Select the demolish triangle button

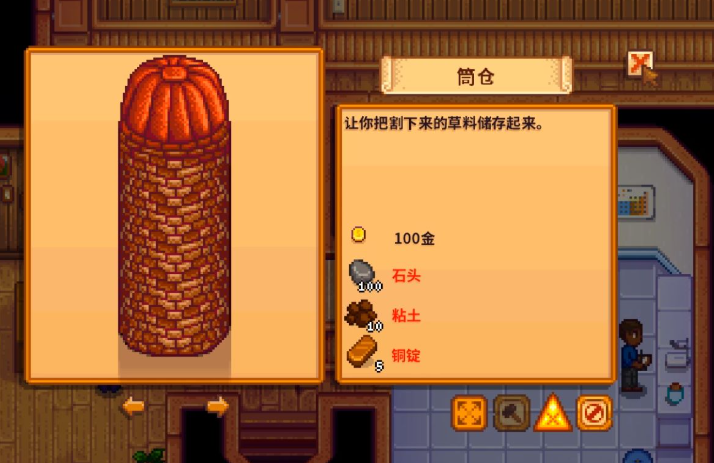(552, 412)
